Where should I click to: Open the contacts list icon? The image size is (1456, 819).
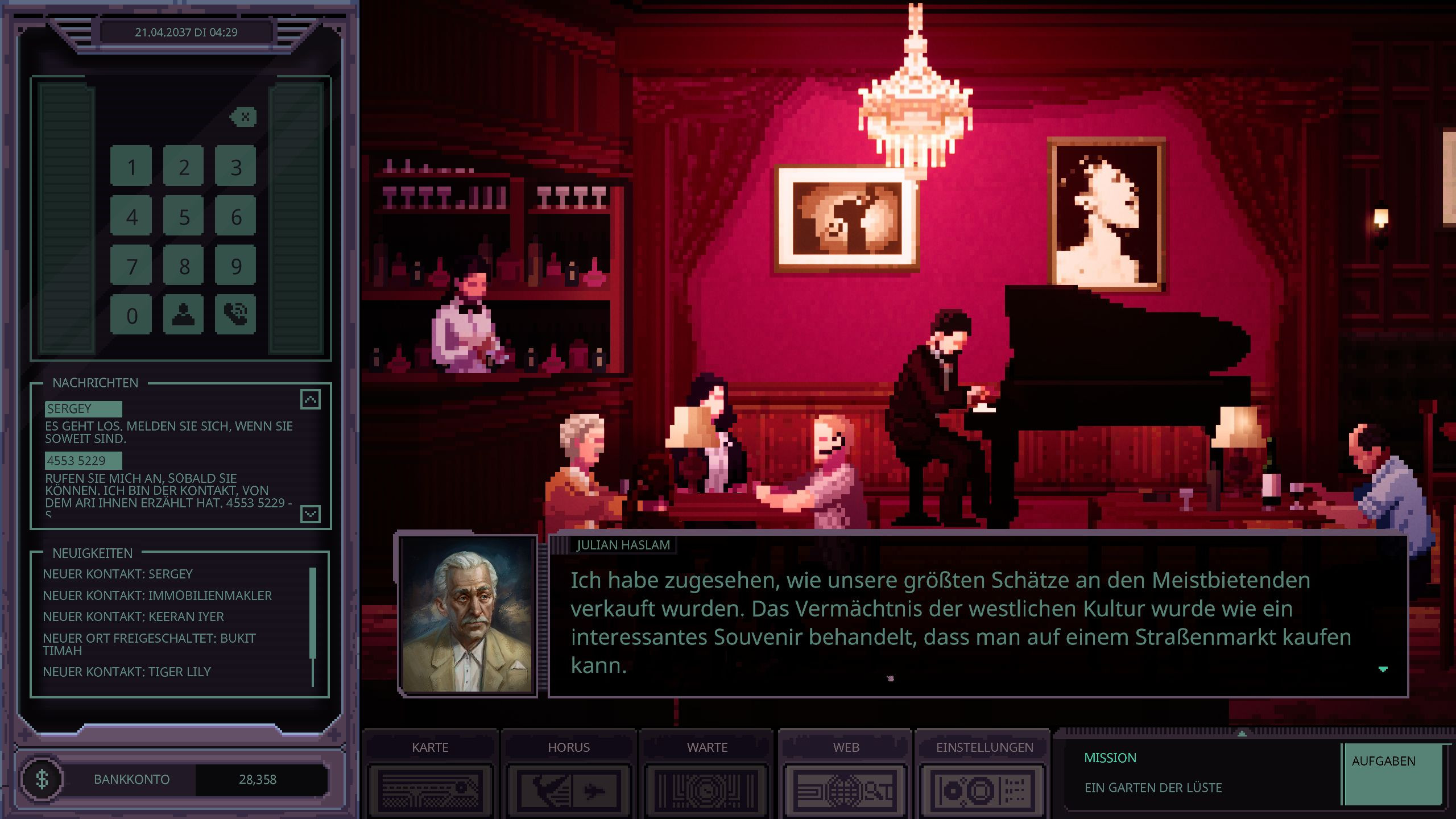tap(184, 315)
